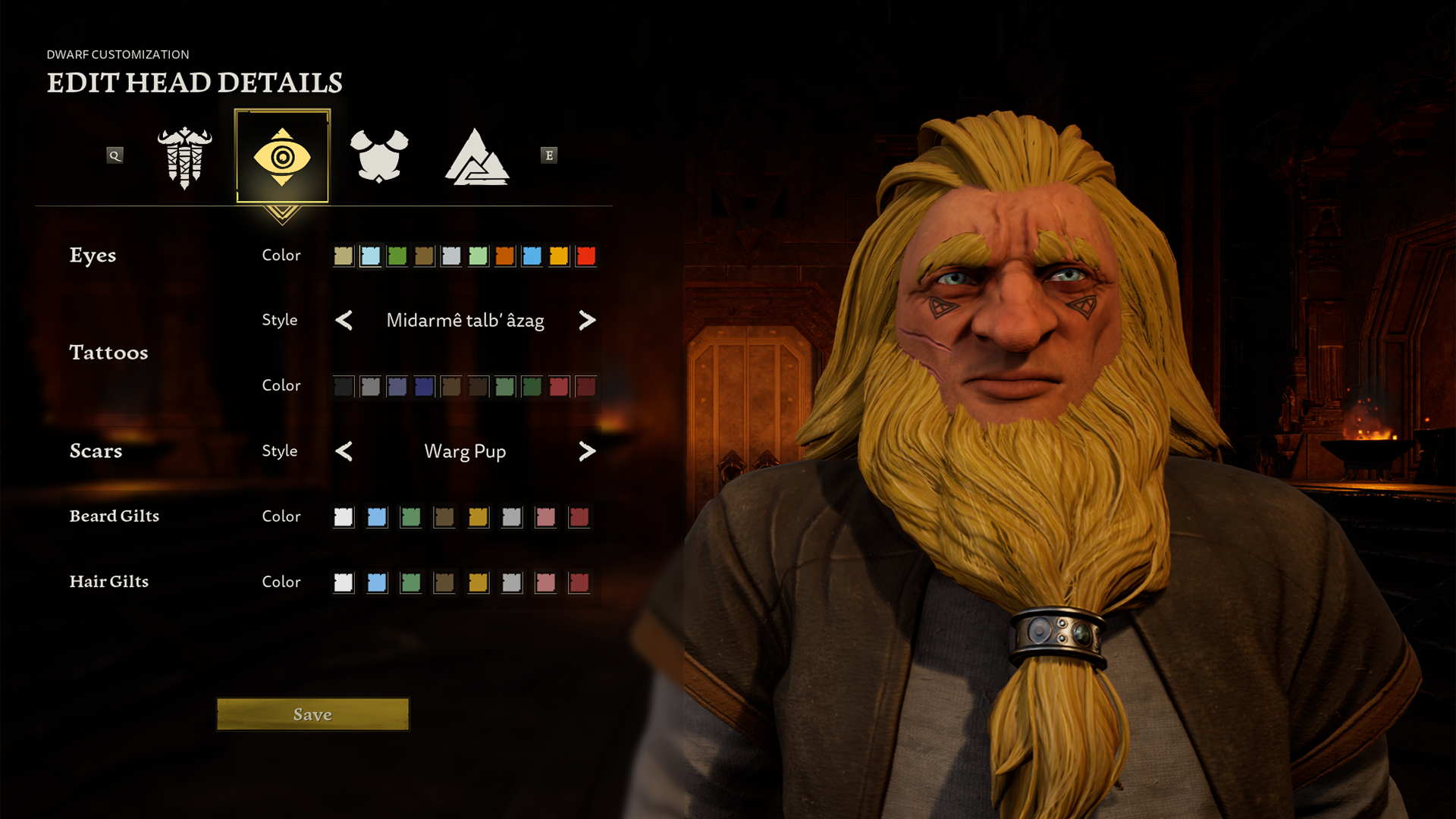Screen dimensions: 1456x819
Task: Set Beard Gilts color to gold
Action: click(x=478, y=517)
